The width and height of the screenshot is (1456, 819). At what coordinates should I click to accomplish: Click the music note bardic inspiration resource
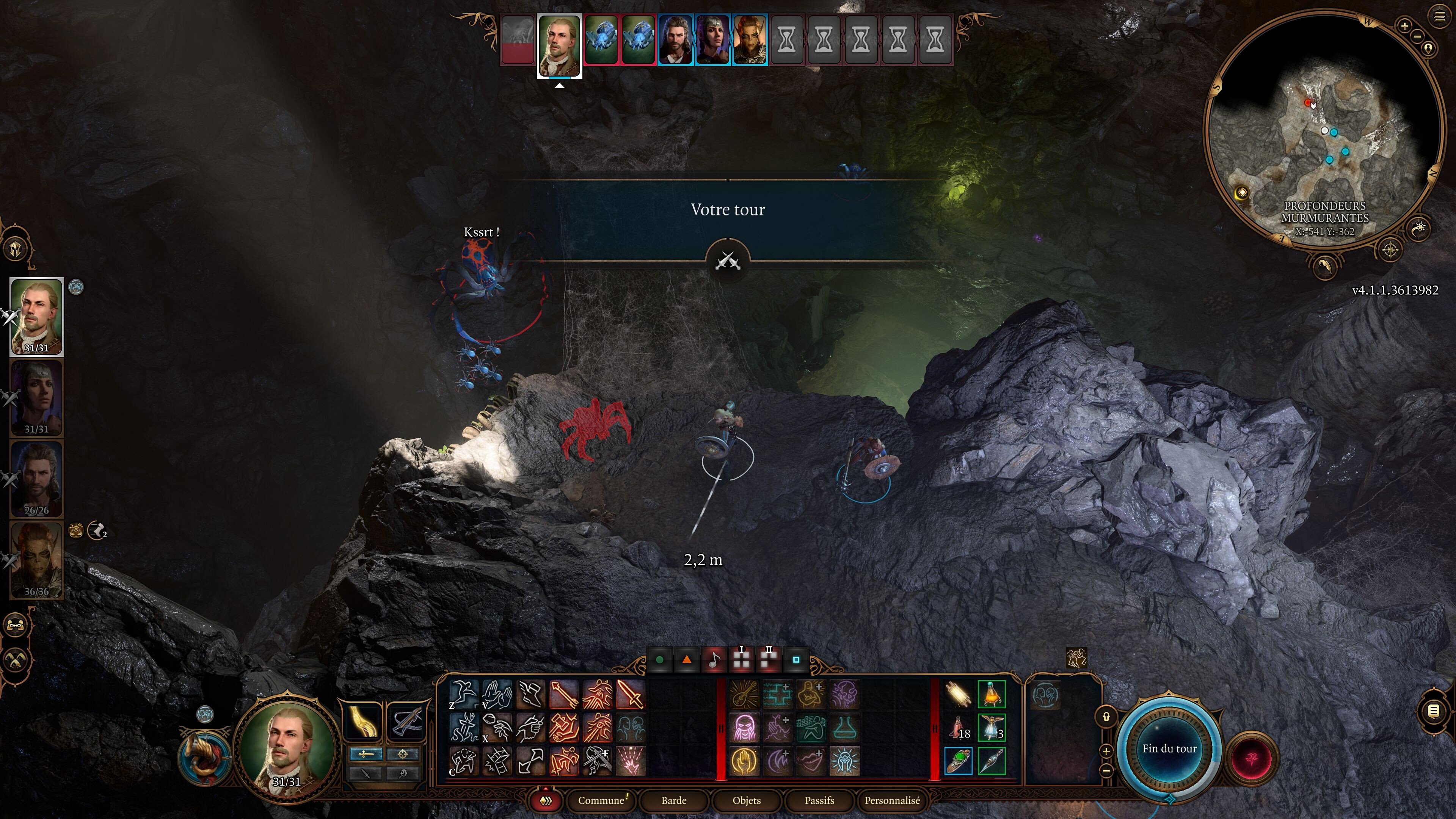click(x=714, y=660)
